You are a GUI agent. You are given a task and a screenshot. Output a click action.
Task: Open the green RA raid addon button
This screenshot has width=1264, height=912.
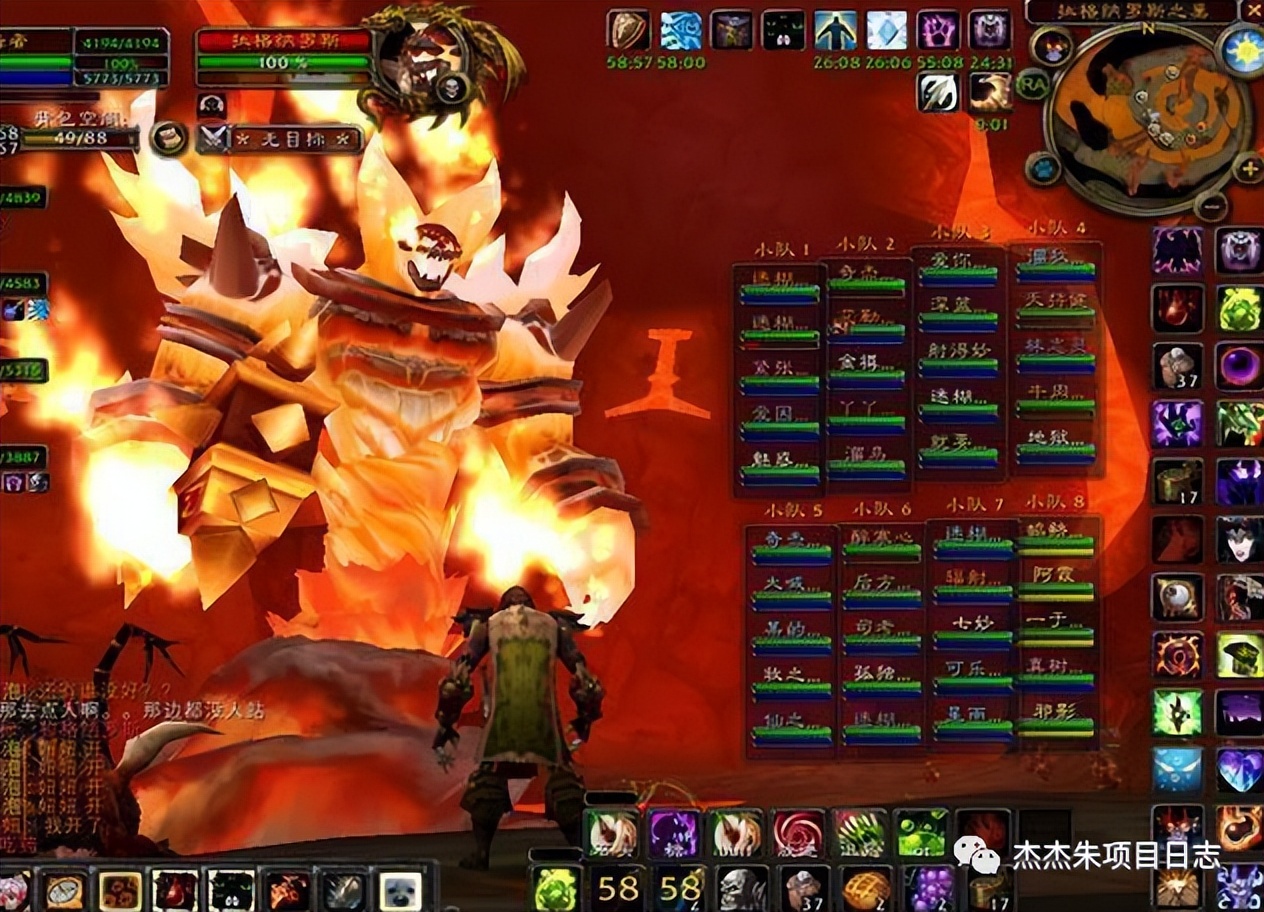[x=1030, y=84]
